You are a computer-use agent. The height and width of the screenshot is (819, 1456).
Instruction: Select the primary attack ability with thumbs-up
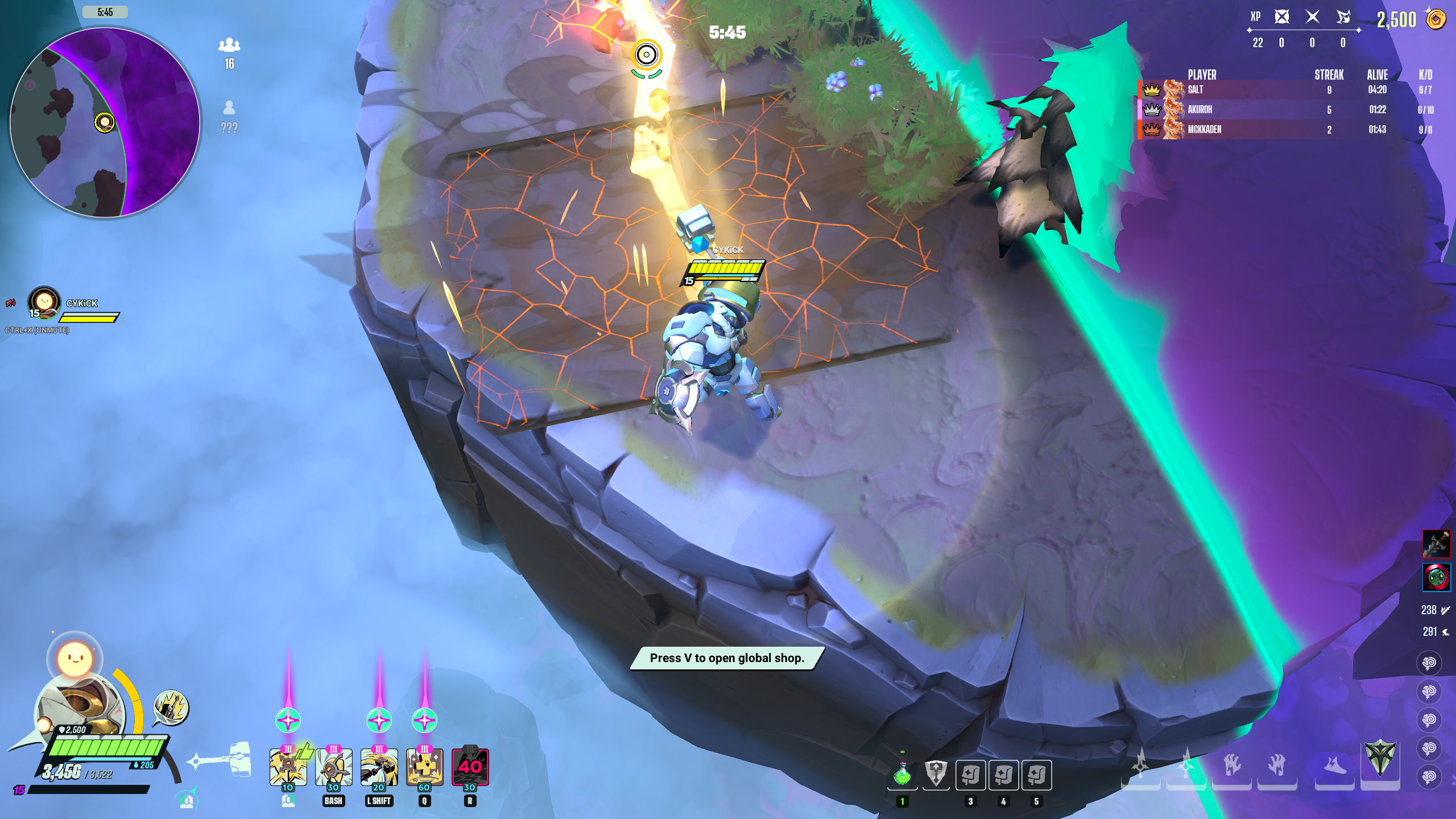pyautogui.click(x=288, y=767)
